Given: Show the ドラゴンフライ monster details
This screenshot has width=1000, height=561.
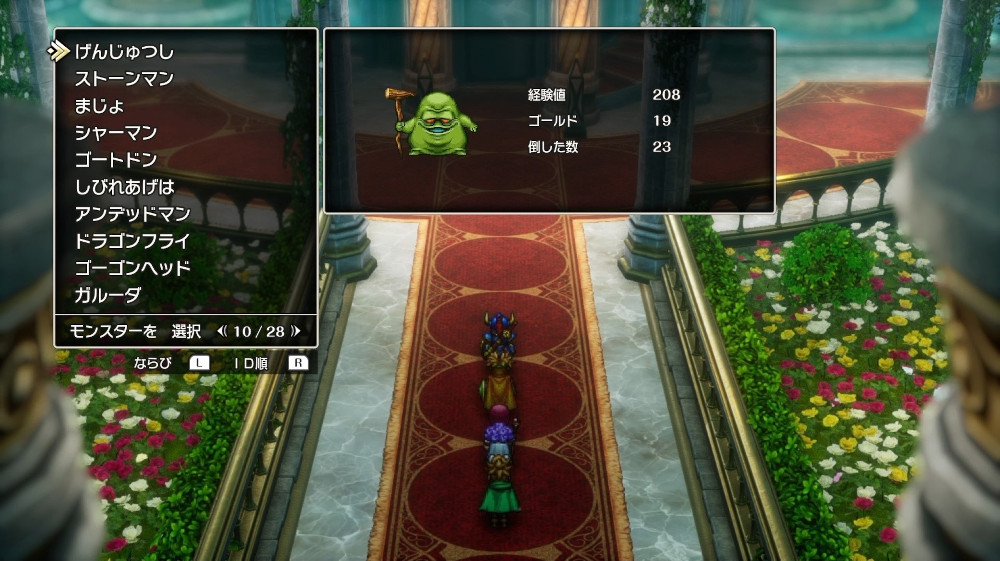Looking at the screenshot, I should point(131,241).
